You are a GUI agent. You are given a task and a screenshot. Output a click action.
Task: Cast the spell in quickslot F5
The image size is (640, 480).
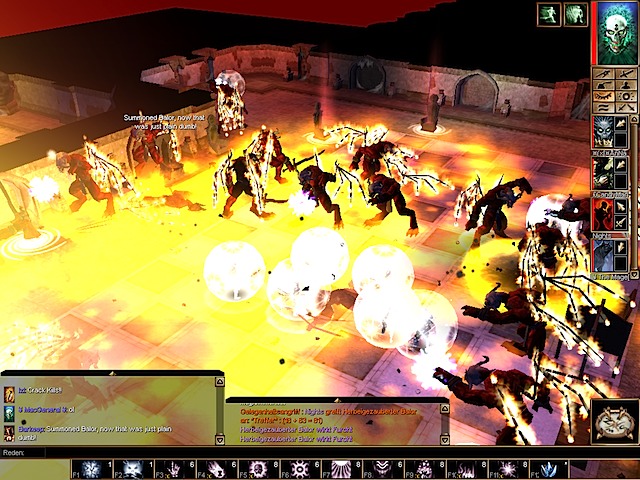tap(258, 469)
